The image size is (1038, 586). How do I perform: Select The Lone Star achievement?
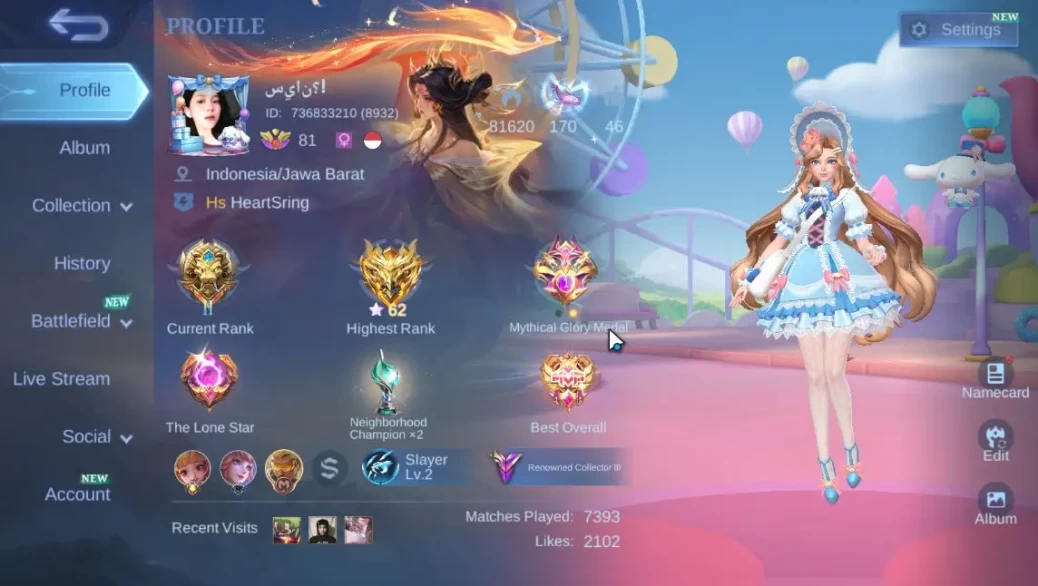(209, 381)
